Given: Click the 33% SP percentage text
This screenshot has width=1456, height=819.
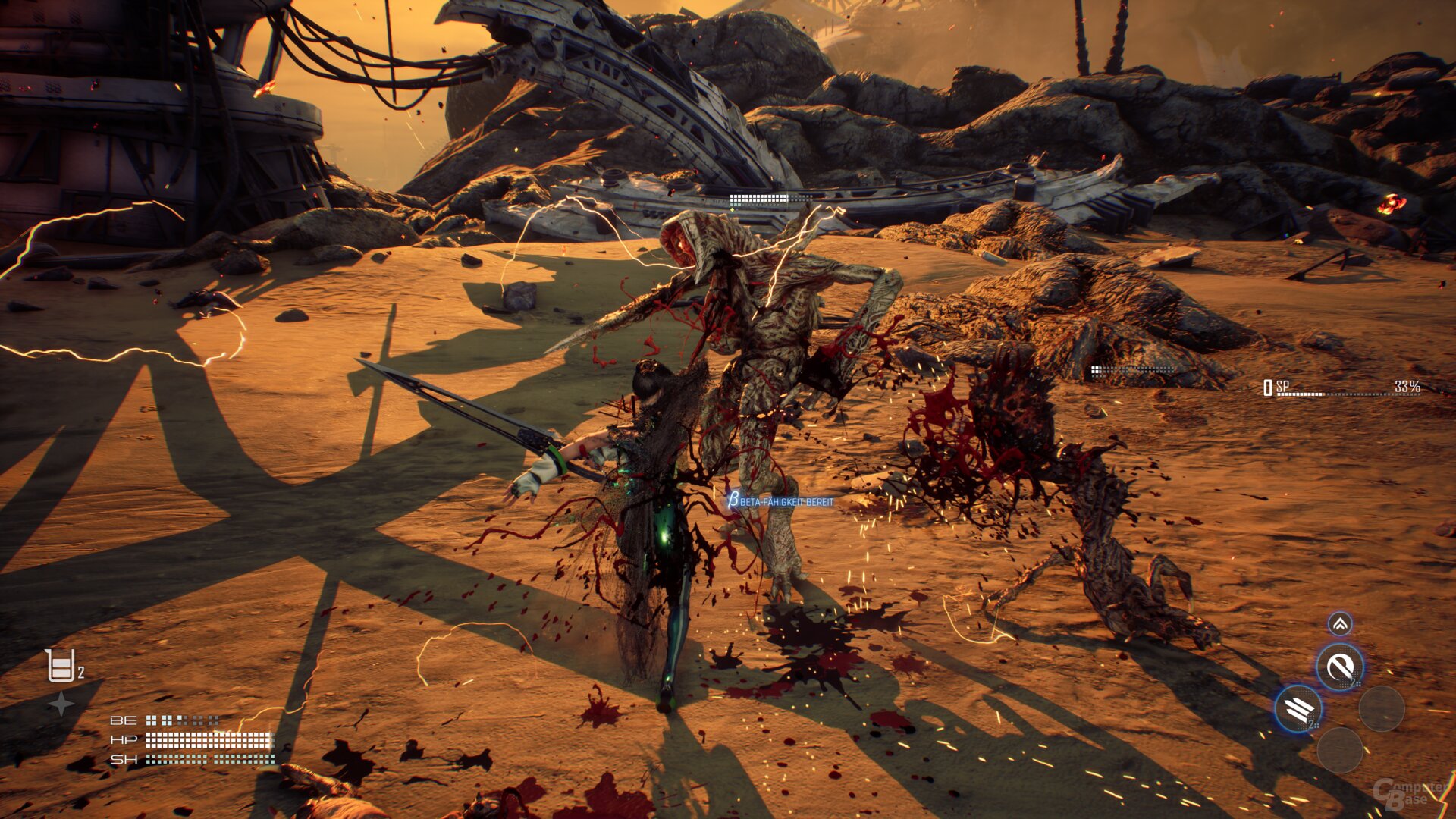Looking at the screenshot, I should (x=1409, y=385).
